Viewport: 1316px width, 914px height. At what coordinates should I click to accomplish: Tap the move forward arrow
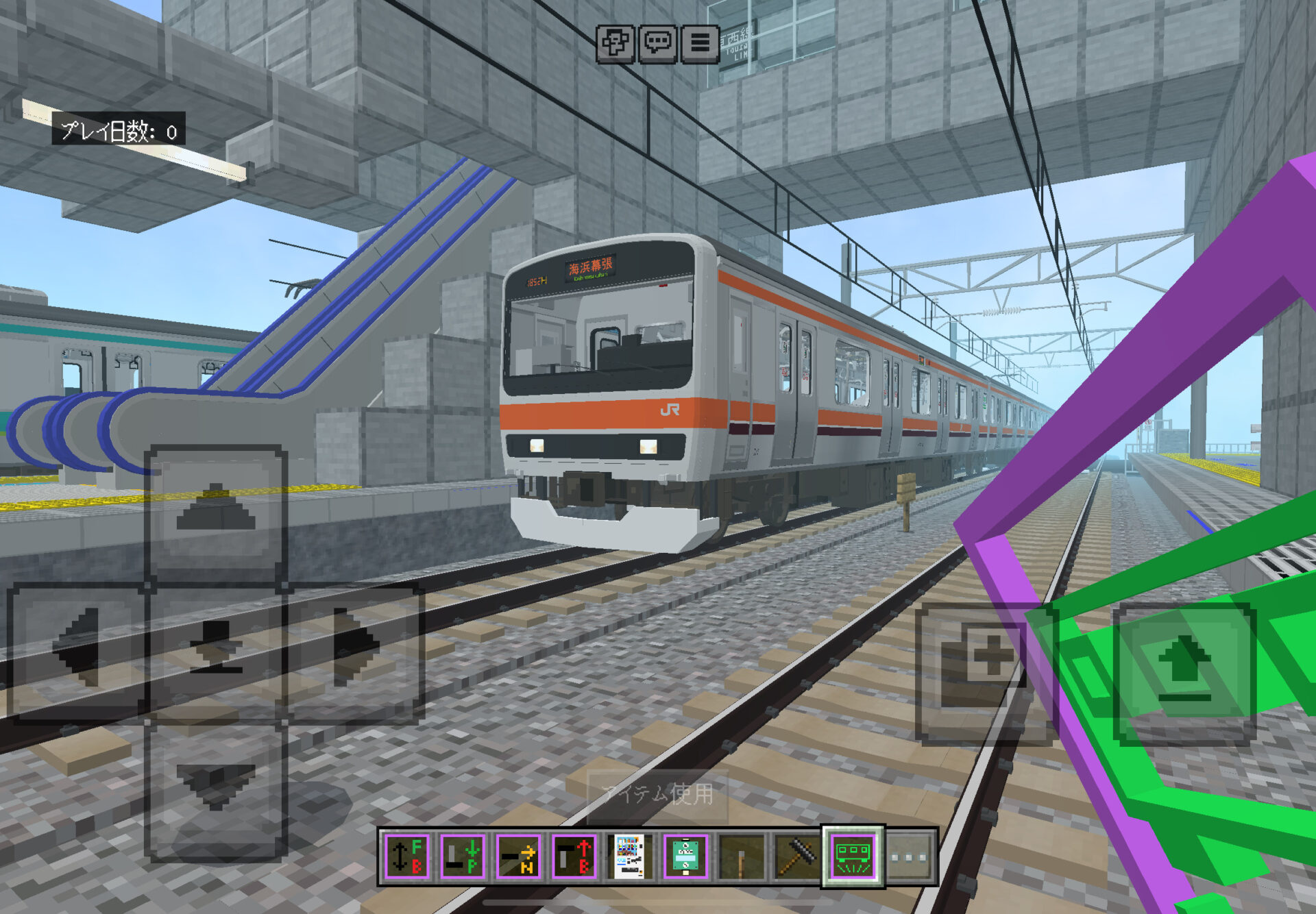(x=215, y=514)
